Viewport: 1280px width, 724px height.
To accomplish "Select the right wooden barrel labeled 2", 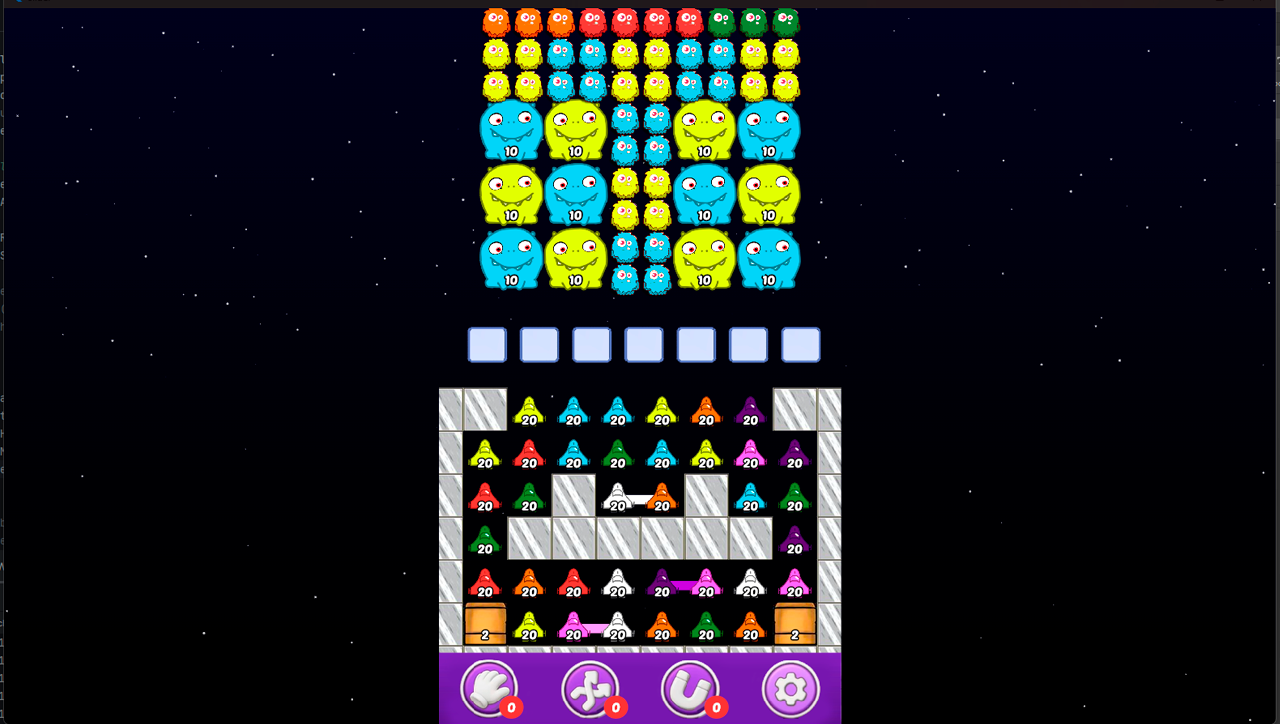I will (x=794, y=625).
